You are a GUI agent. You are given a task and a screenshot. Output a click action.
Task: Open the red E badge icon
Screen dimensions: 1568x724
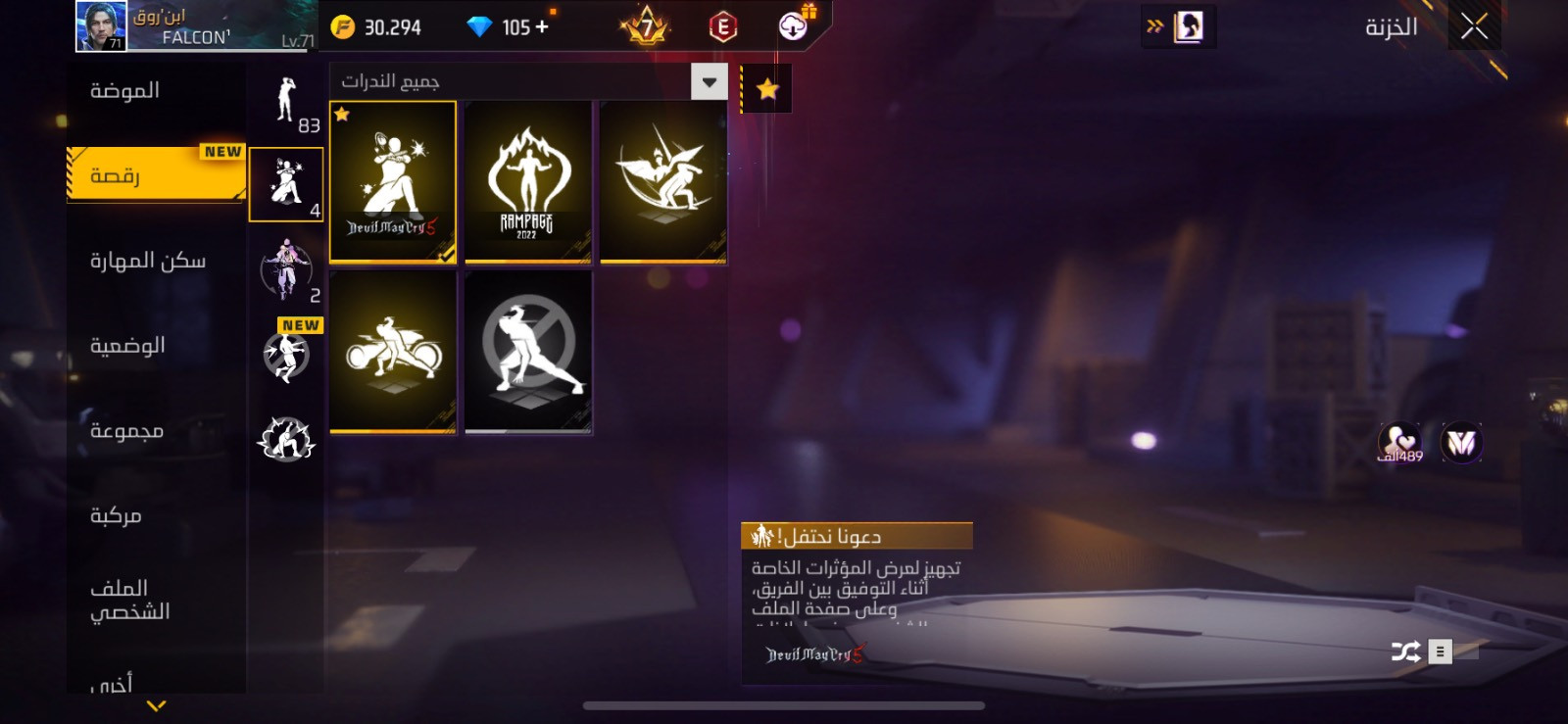(723, 27)
